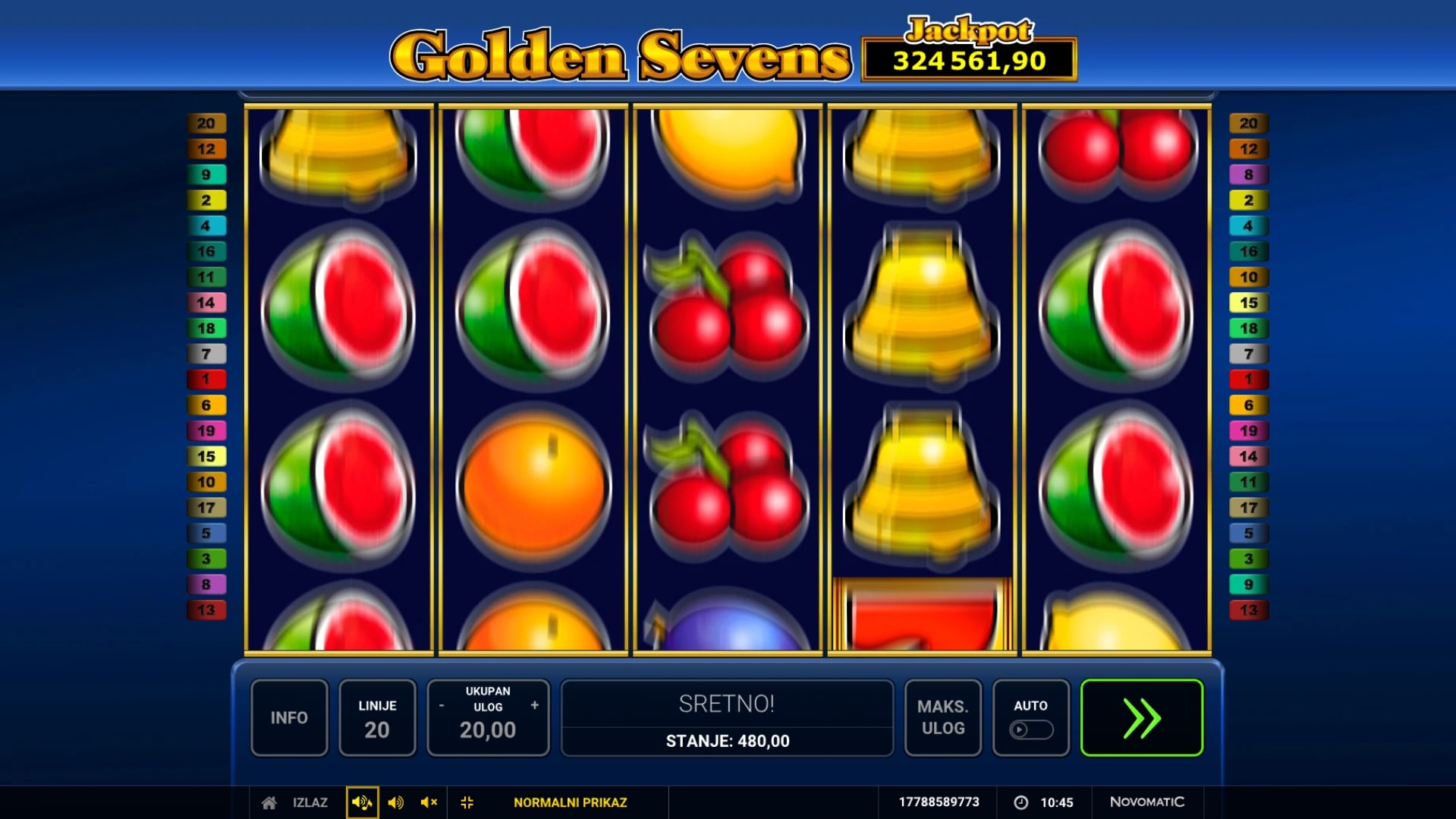Change the LINIJE lines setting
1456x819 pixels.
(377, 717)
